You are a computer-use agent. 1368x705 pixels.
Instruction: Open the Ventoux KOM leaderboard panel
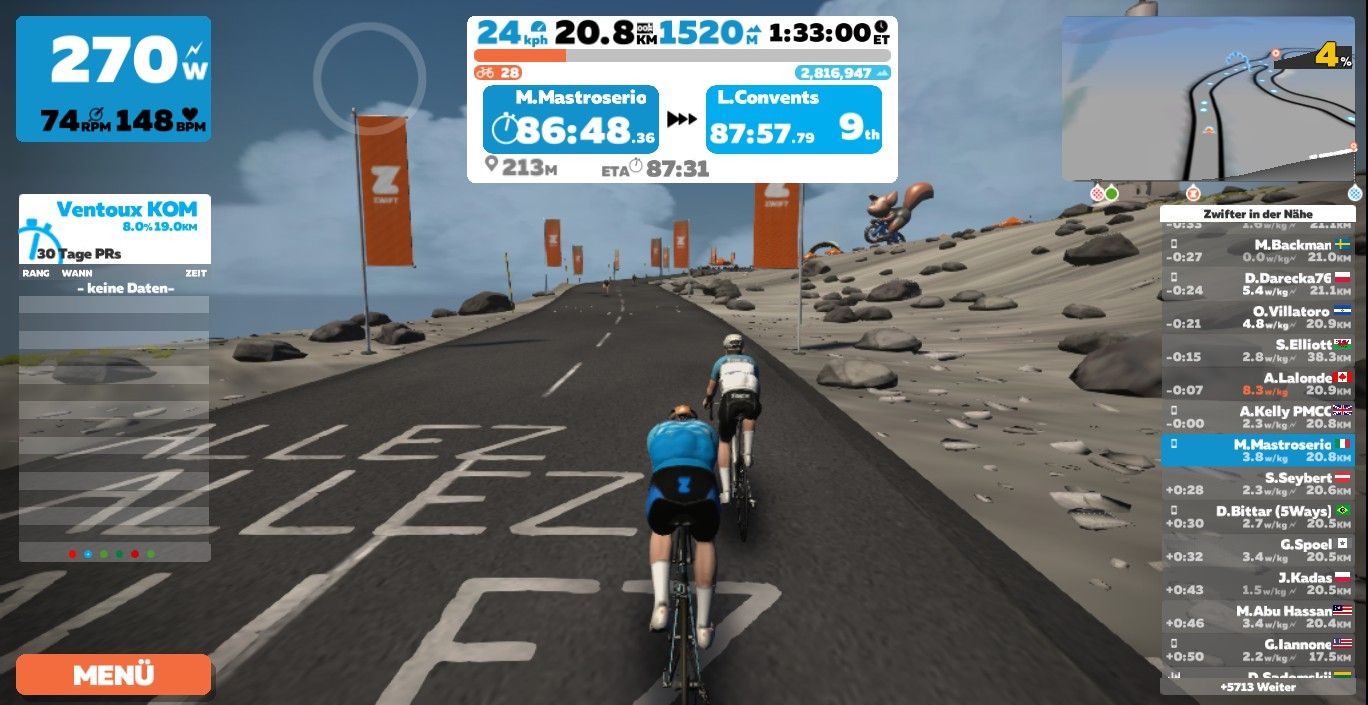pos(114,230)
